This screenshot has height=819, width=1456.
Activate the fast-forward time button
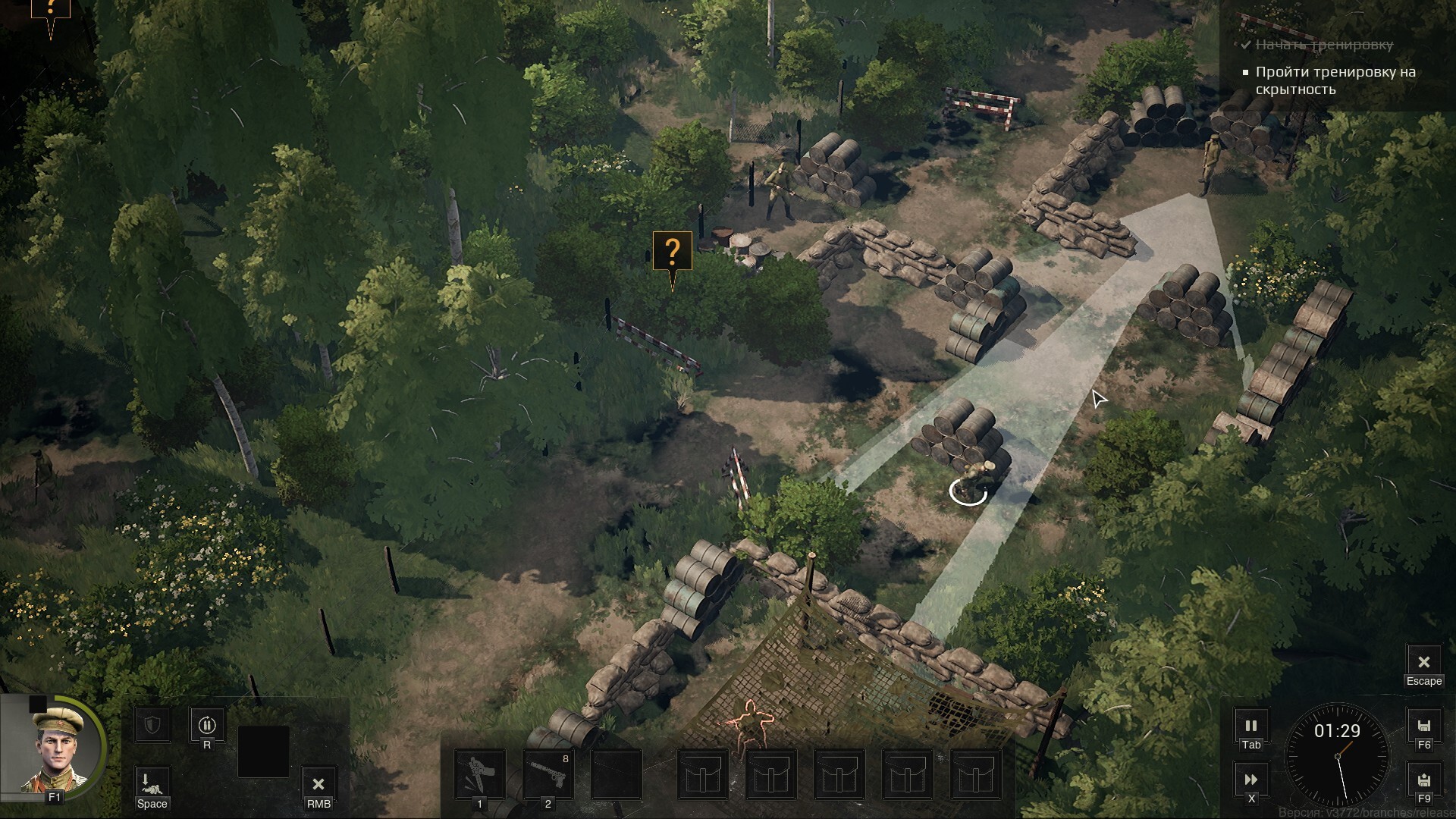(x=1250, y=780)
